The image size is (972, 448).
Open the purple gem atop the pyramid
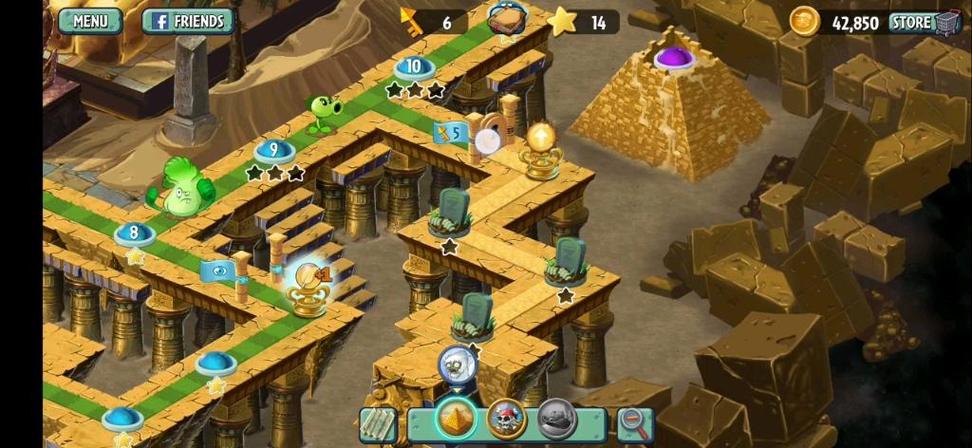pyautogui.click(x=674, y=57)
